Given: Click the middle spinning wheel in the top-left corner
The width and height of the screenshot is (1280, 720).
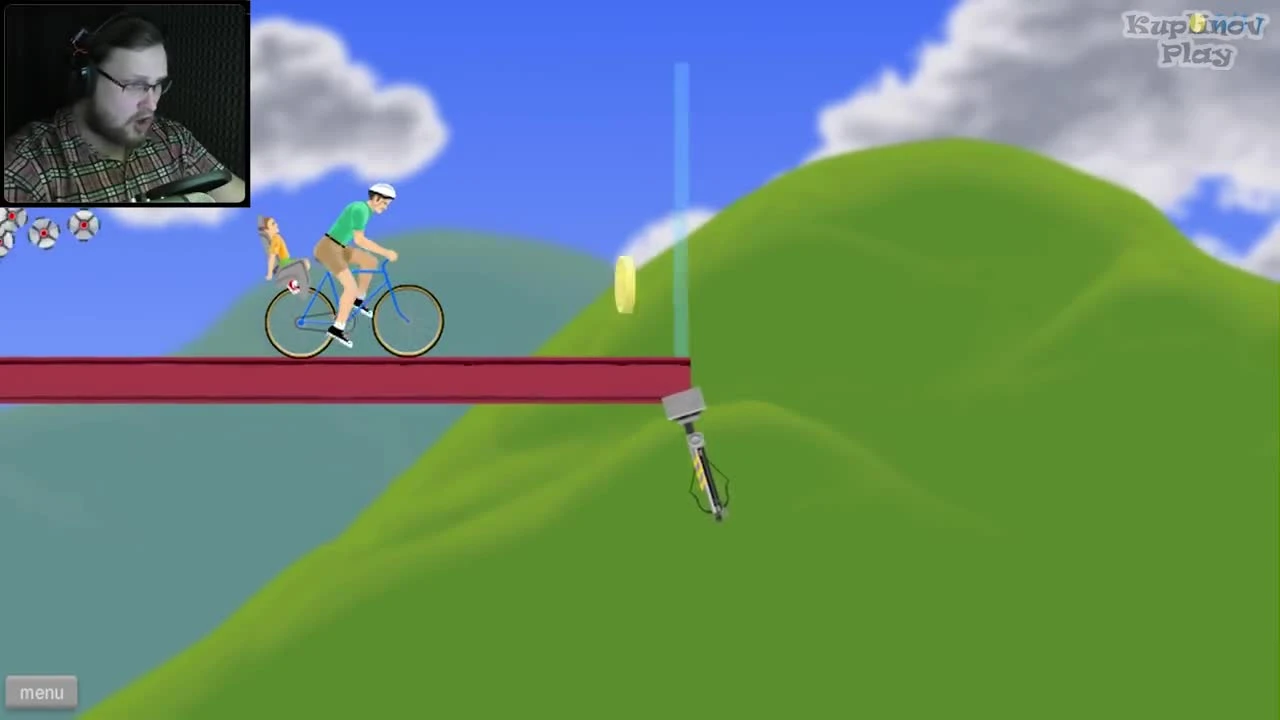Looking at the screenshot, I should [x=44, y=233].
